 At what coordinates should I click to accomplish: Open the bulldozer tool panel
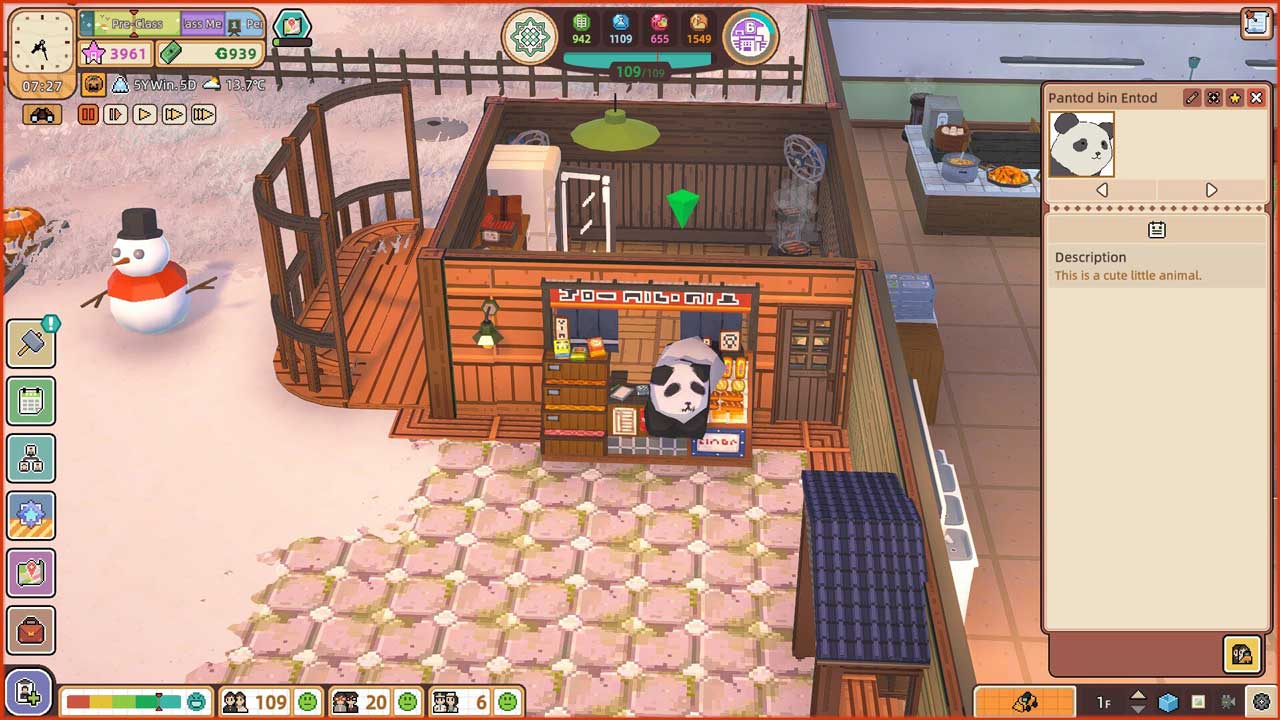(1024, 702)
